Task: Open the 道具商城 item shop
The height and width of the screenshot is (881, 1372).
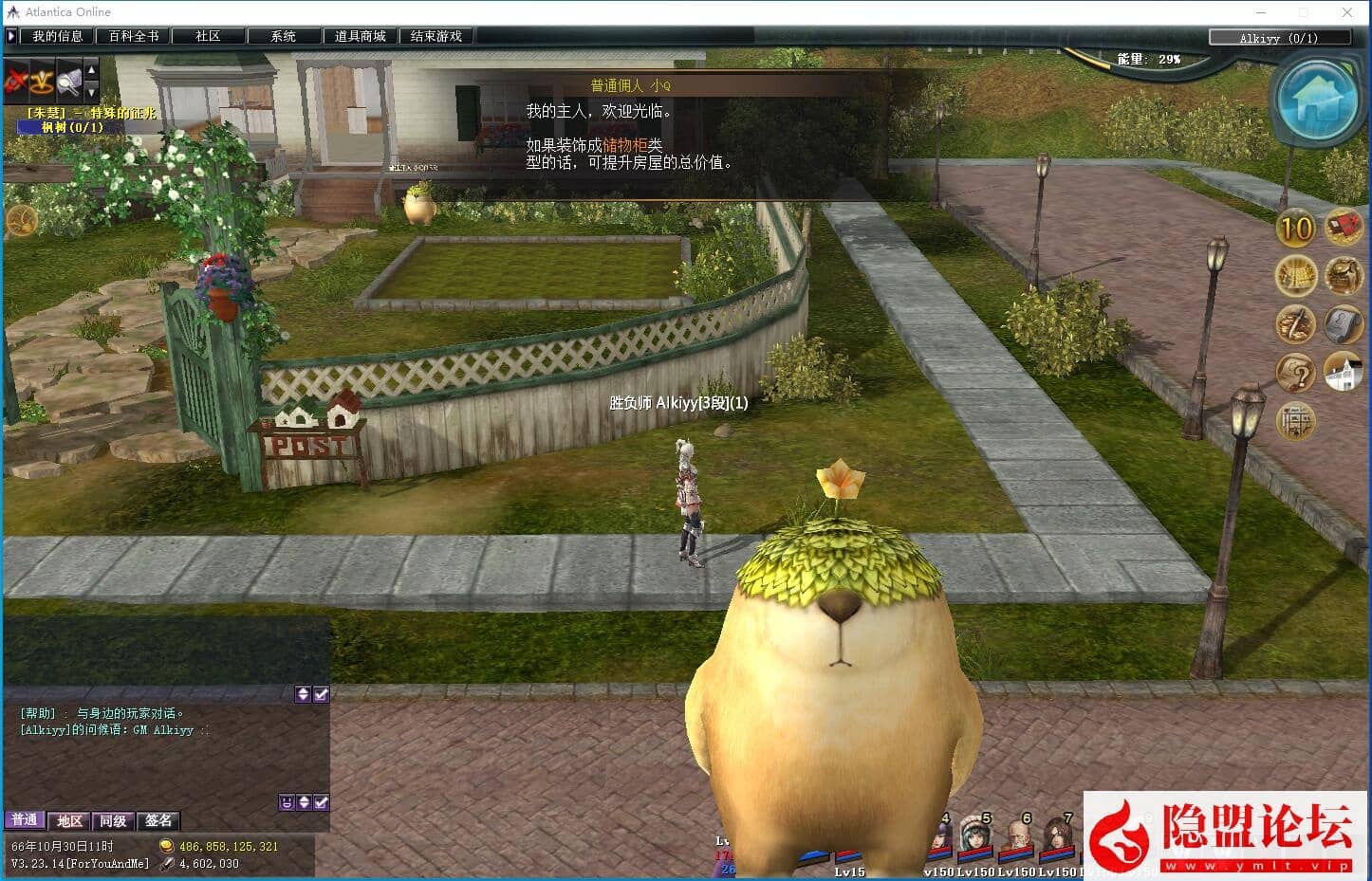Action: [360, 35]
